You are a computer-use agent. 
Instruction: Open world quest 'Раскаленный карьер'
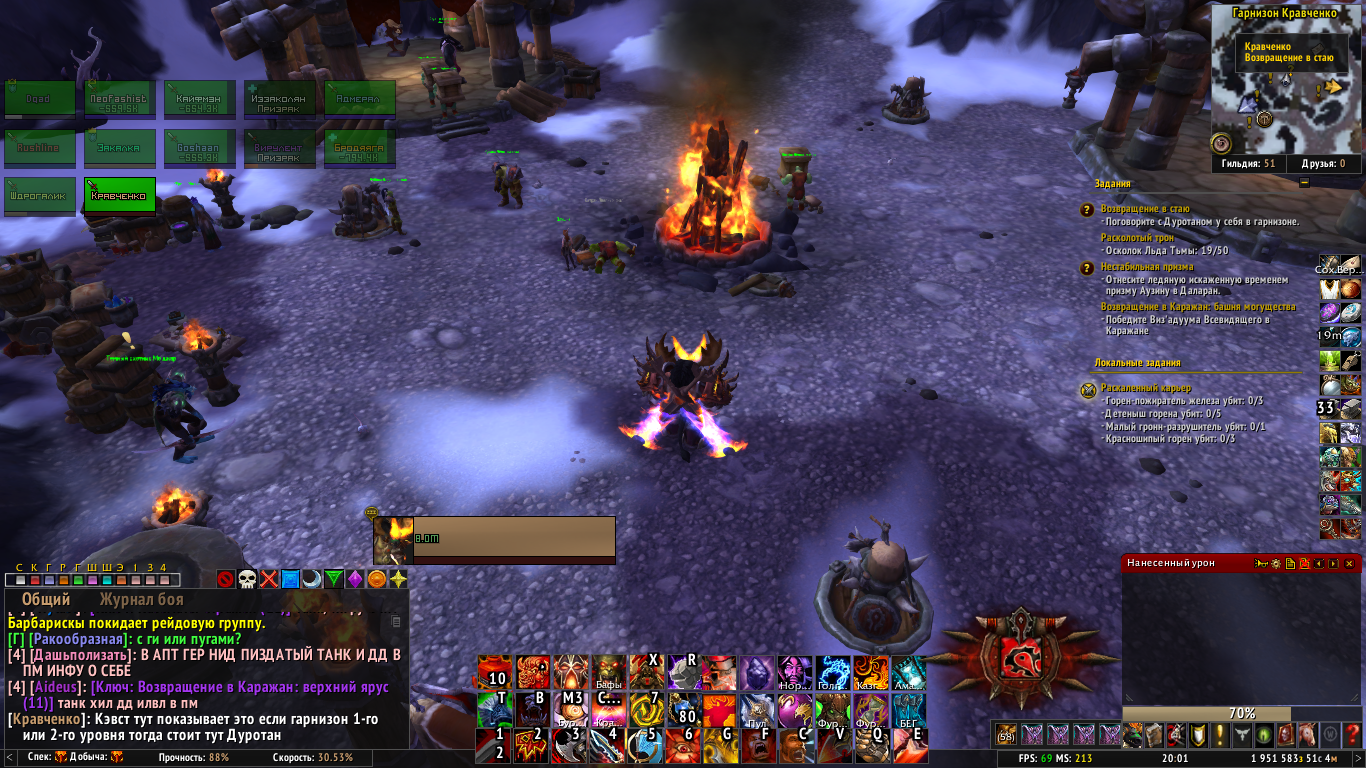1146,388
